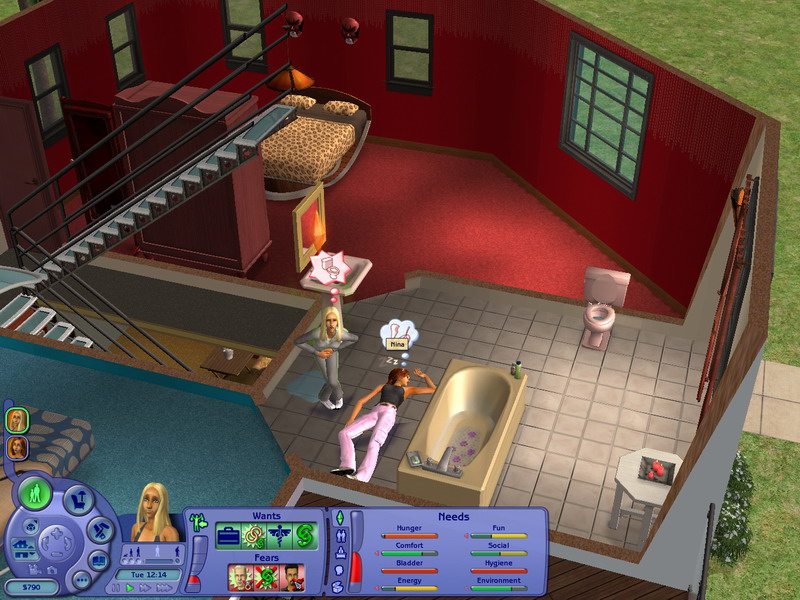
Task: Select the blonde Sim portrait
Action: click(17, 420)
